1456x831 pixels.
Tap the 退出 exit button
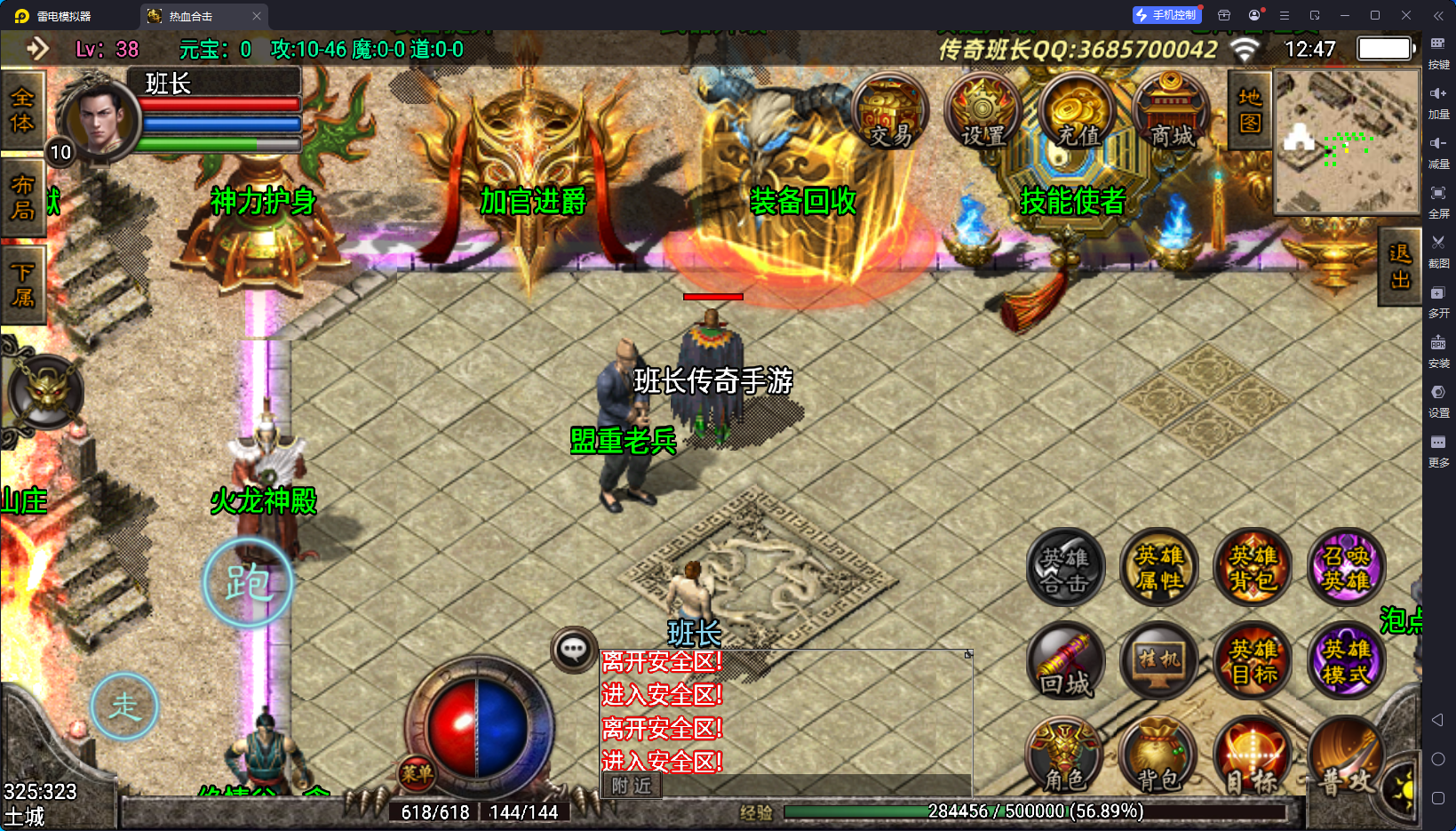pyautogui.click(x=1400, y=267)
